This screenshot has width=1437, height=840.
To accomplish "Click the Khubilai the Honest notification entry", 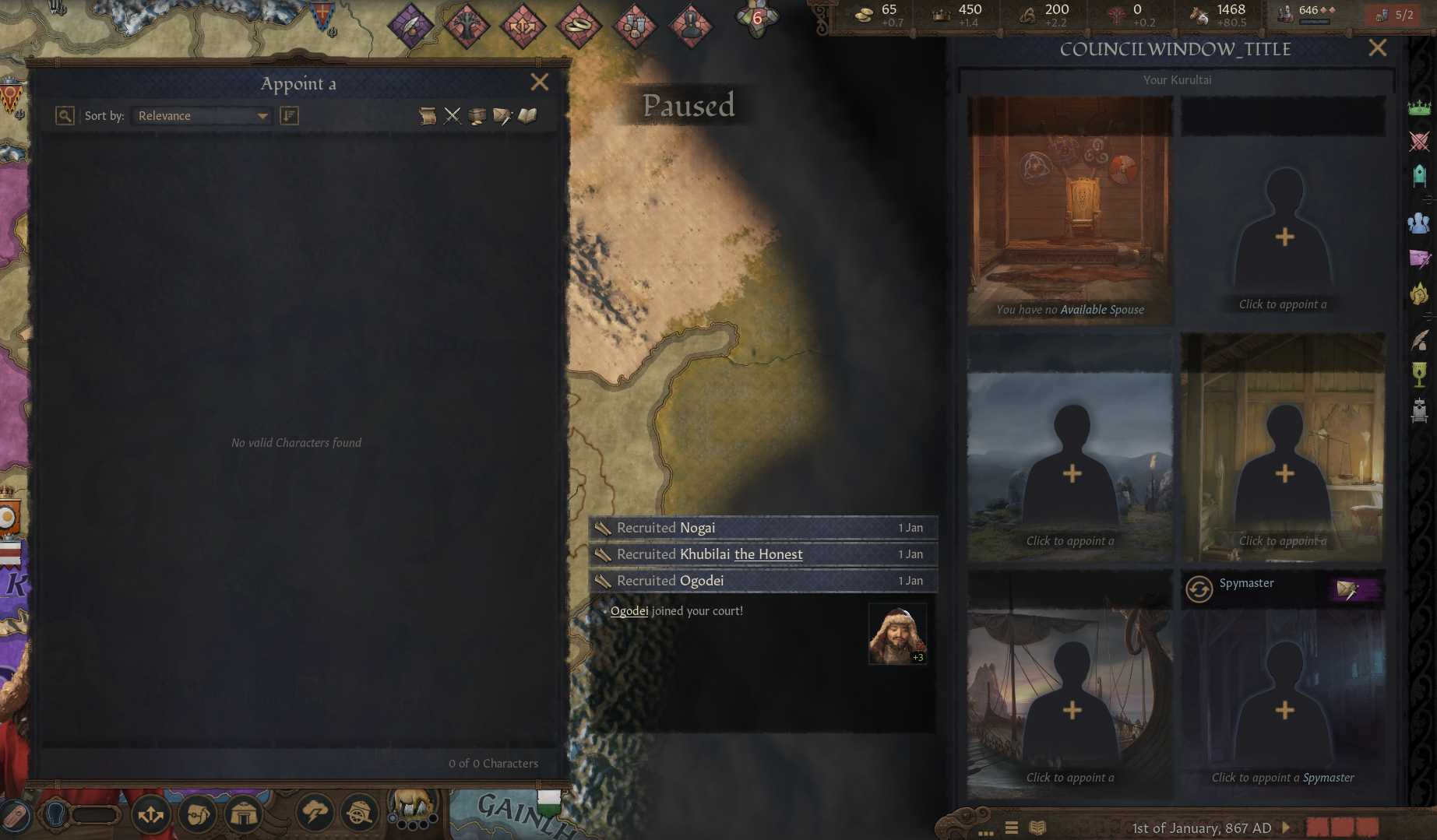I will 762,554.
